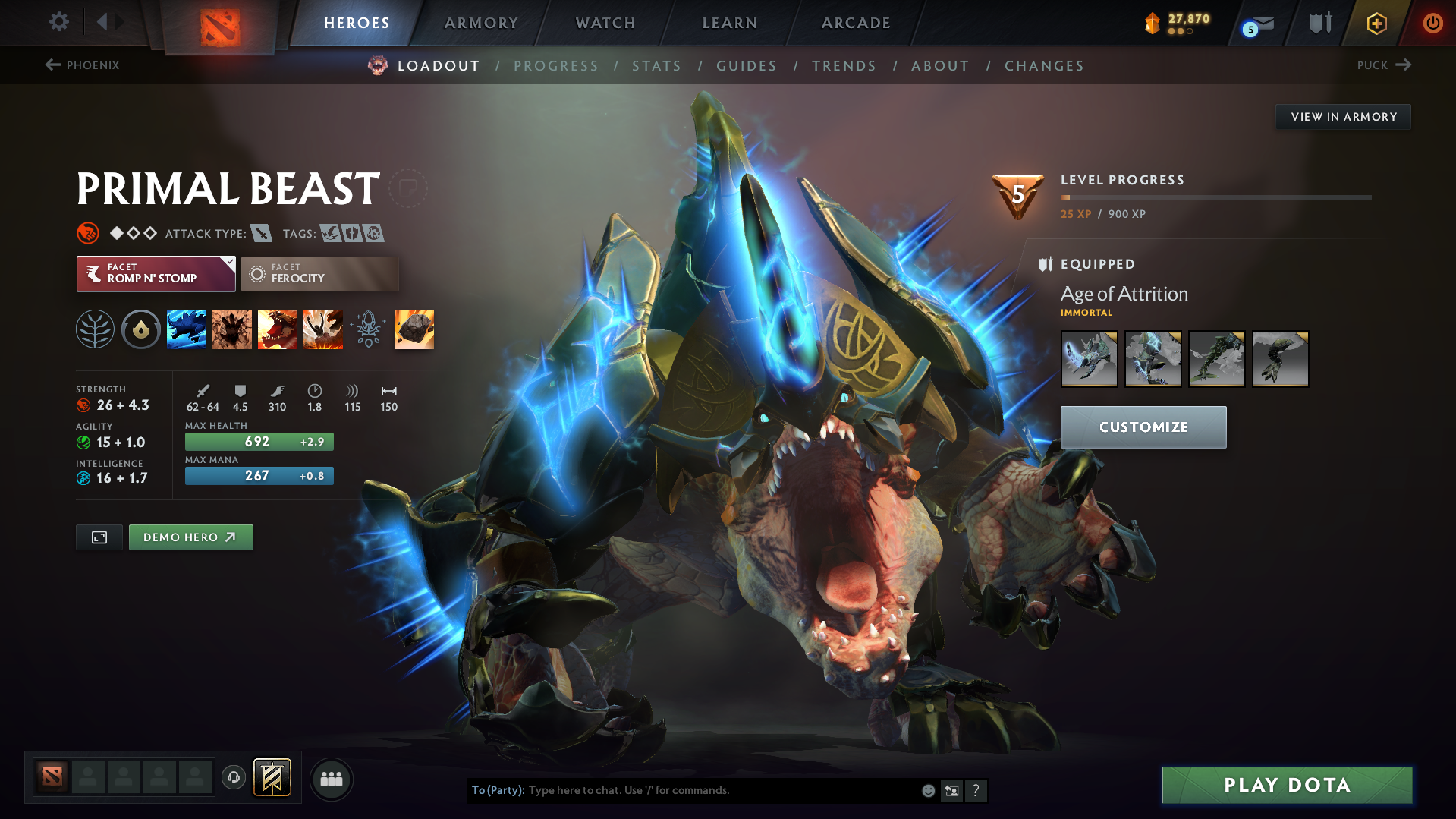The width and height of the screenshot is (1456, 819).
Task: Switch to the STATS tab
Action: (656, 66)
